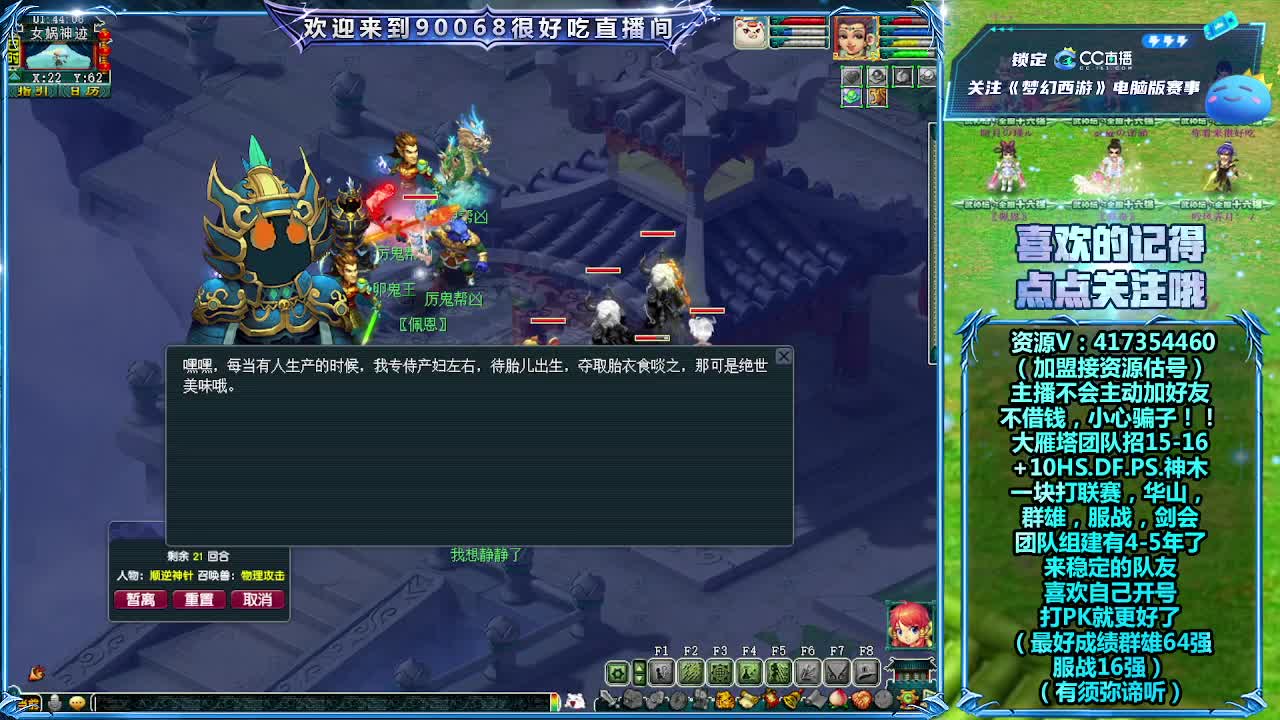Toggle the F6 skill slot
The width and height of the screenshot is (1280, 720).
tap(809, 672)
